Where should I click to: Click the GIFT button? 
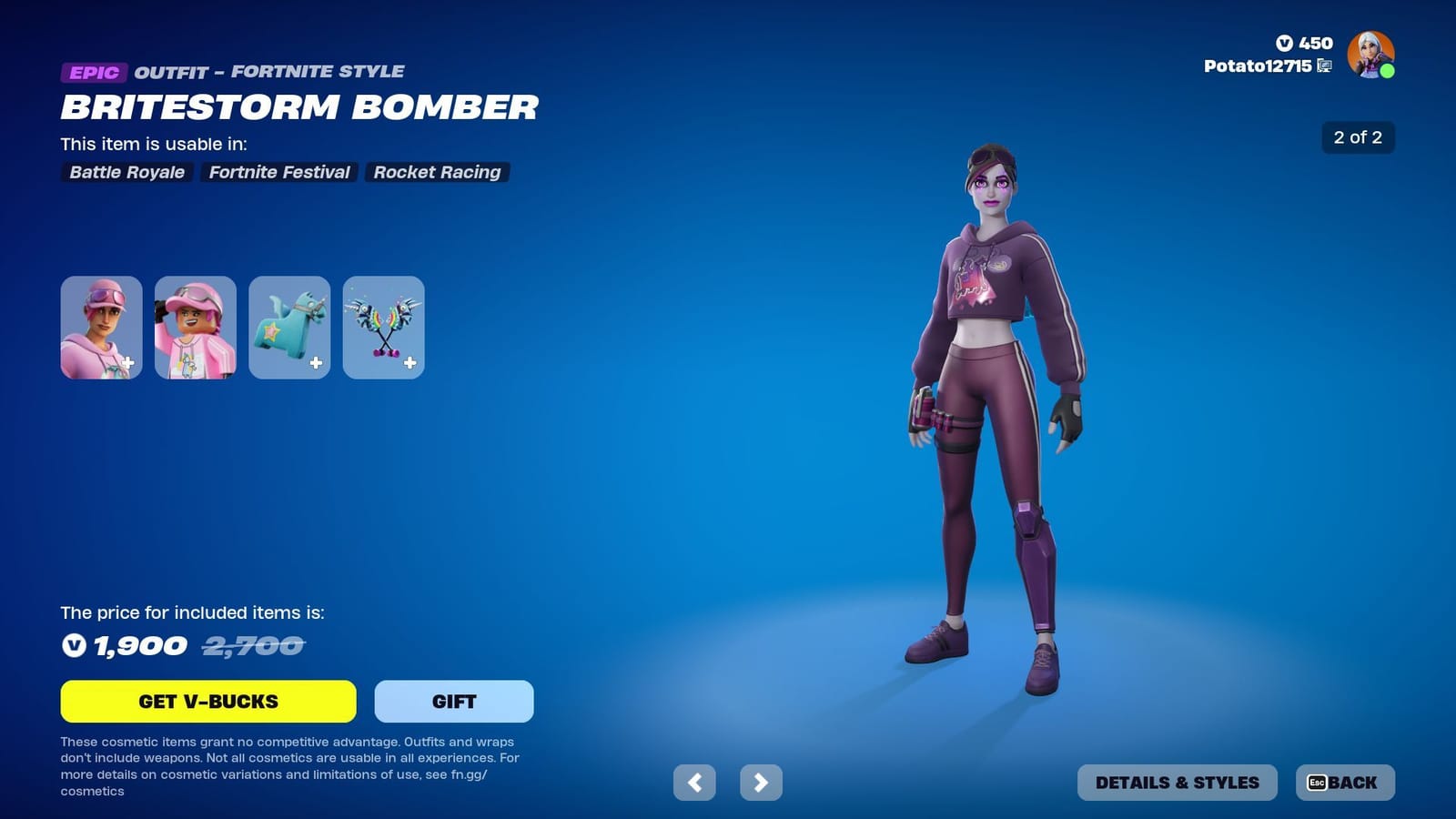coord(453,701)
